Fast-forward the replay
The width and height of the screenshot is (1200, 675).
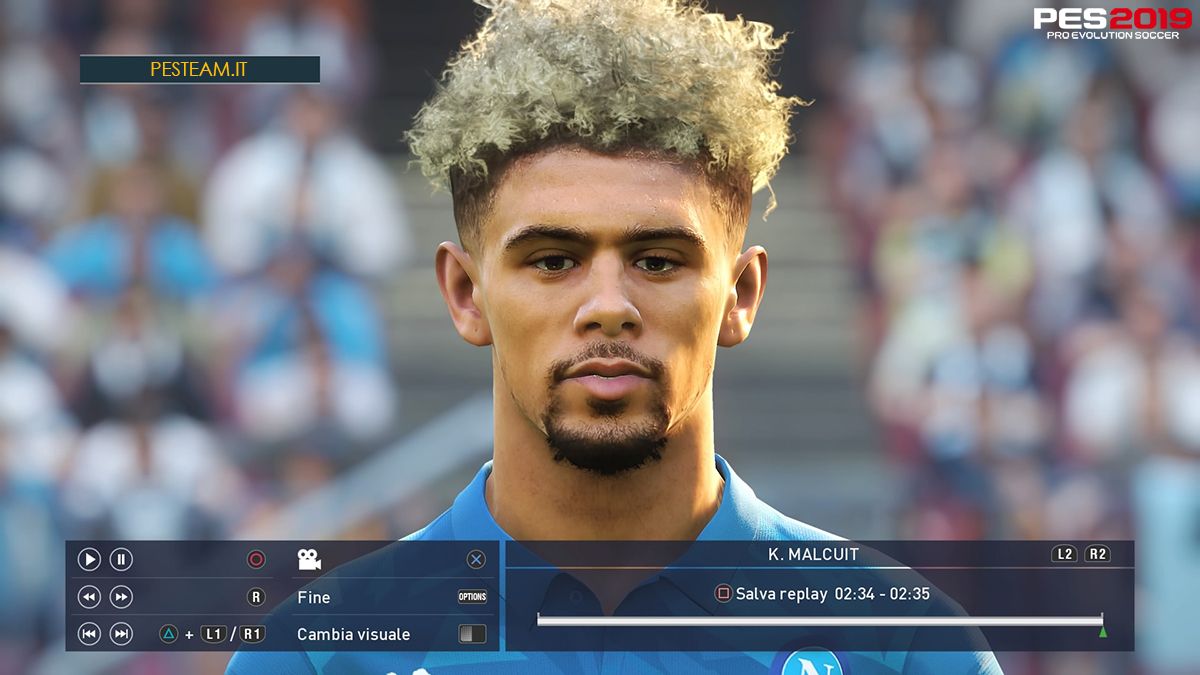pyautogui.click(x=121, y=597)
